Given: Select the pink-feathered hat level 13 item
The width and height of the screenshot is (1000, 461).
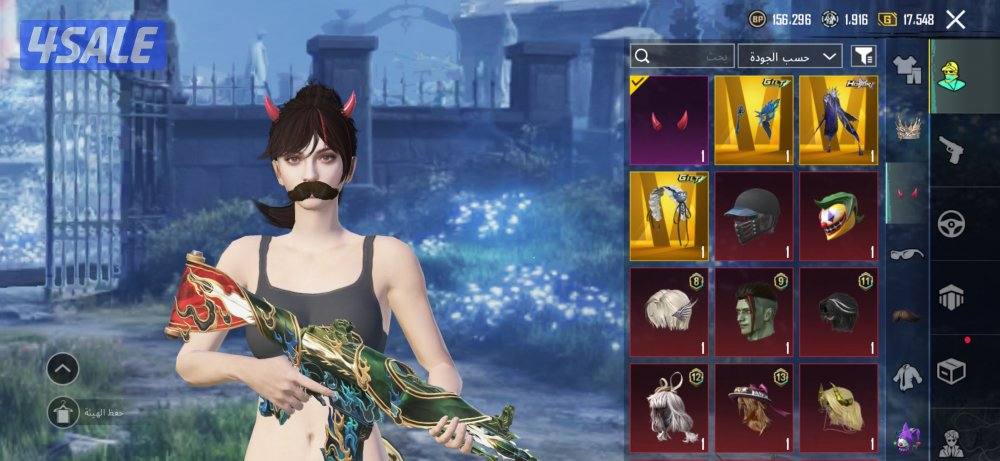Looking at the screenshot, I should [x=754, y=407].
